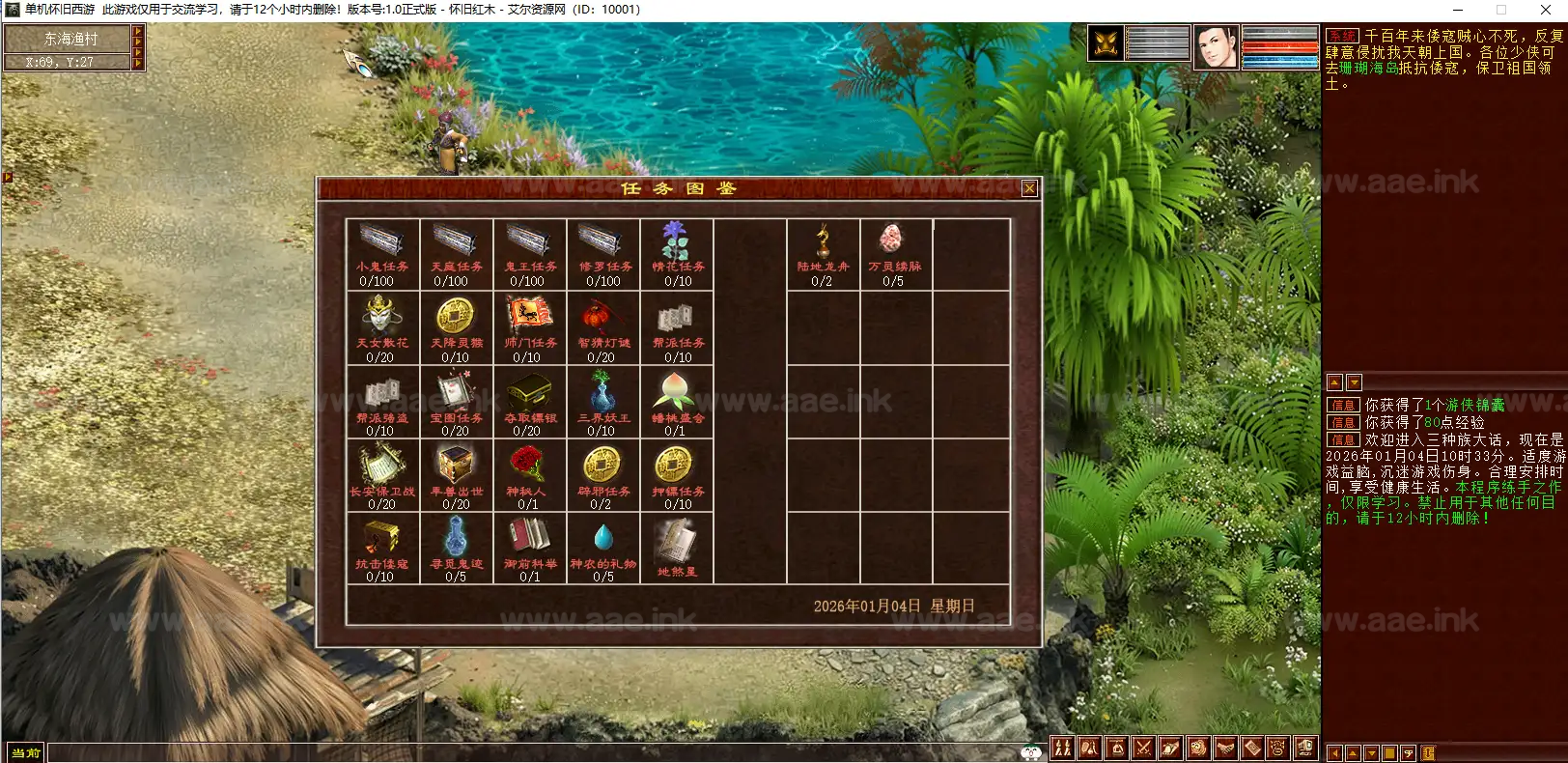This screenshot has width=1568, height=763.
Task: Select the 师门任务 flag entry
Action: point(529,328)
